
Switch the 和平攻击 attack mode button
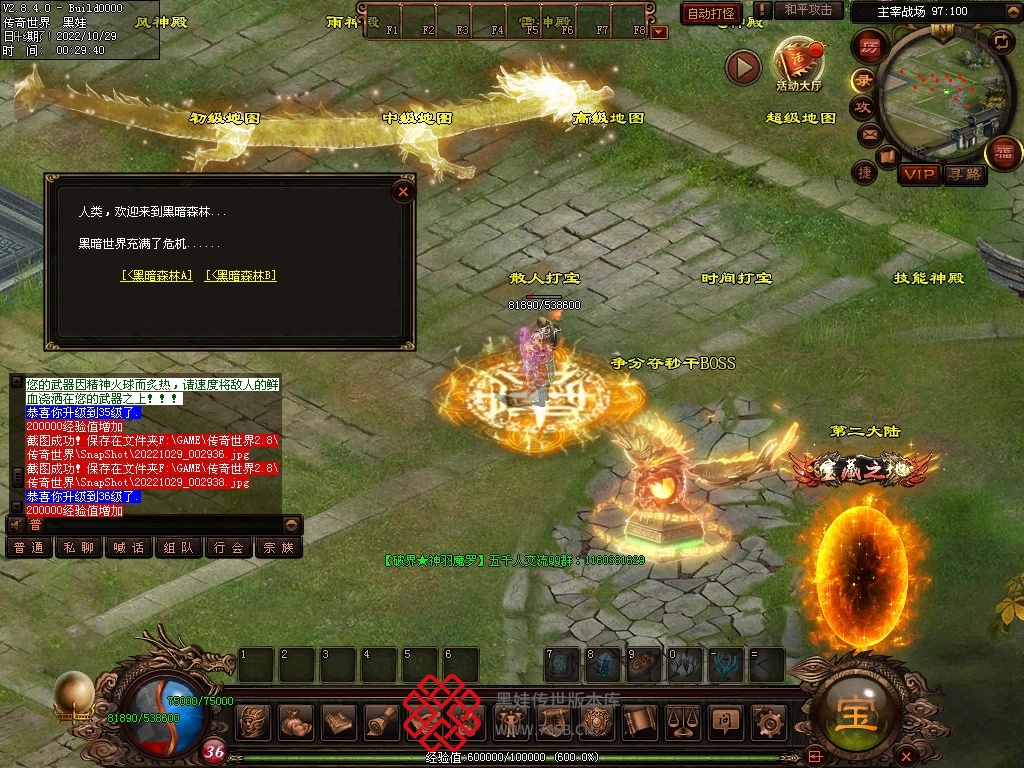[x=807, y=11]
